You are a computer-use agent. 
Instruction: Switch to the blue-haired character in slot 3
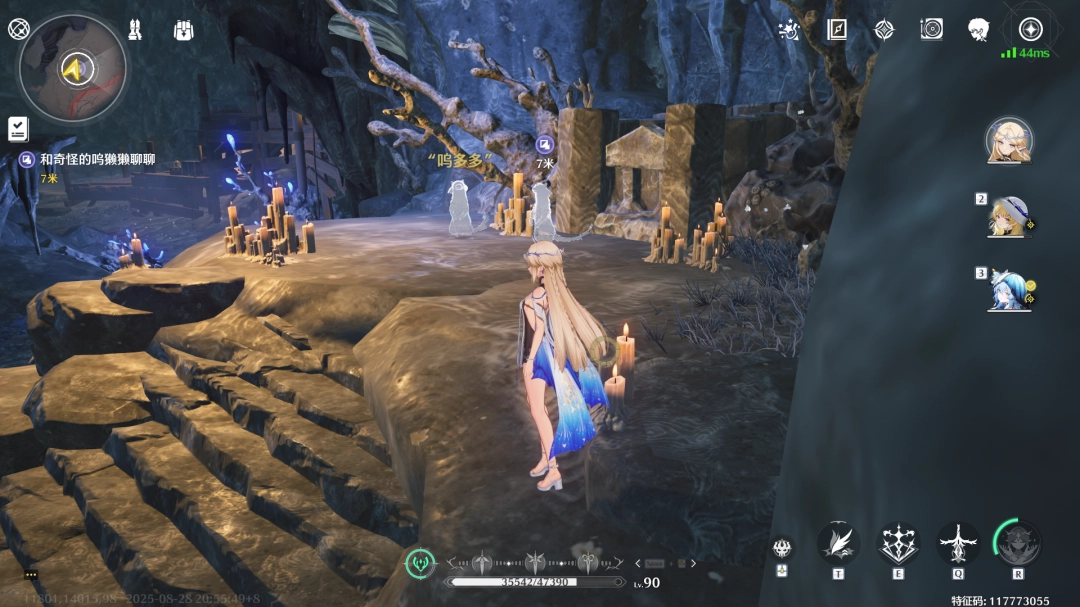[1008, 288]
